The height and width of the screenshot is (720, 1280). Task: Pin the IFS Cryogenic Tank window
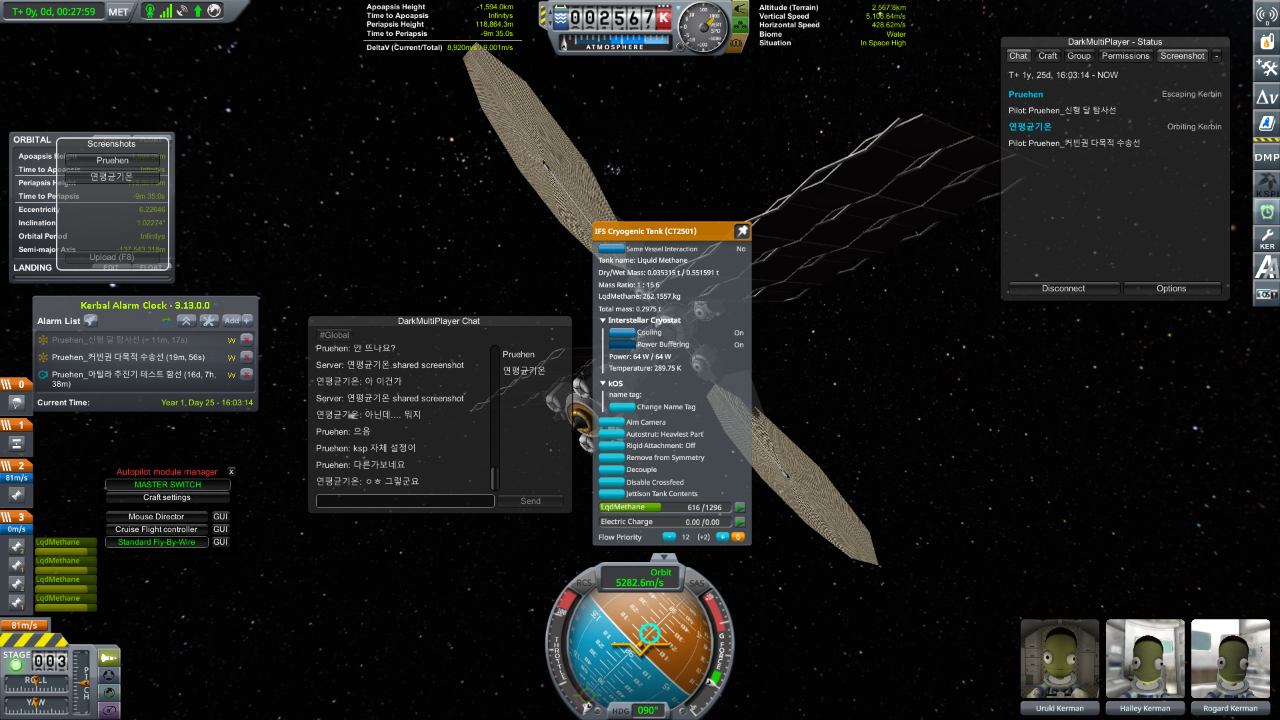click(x=742, y=231)
